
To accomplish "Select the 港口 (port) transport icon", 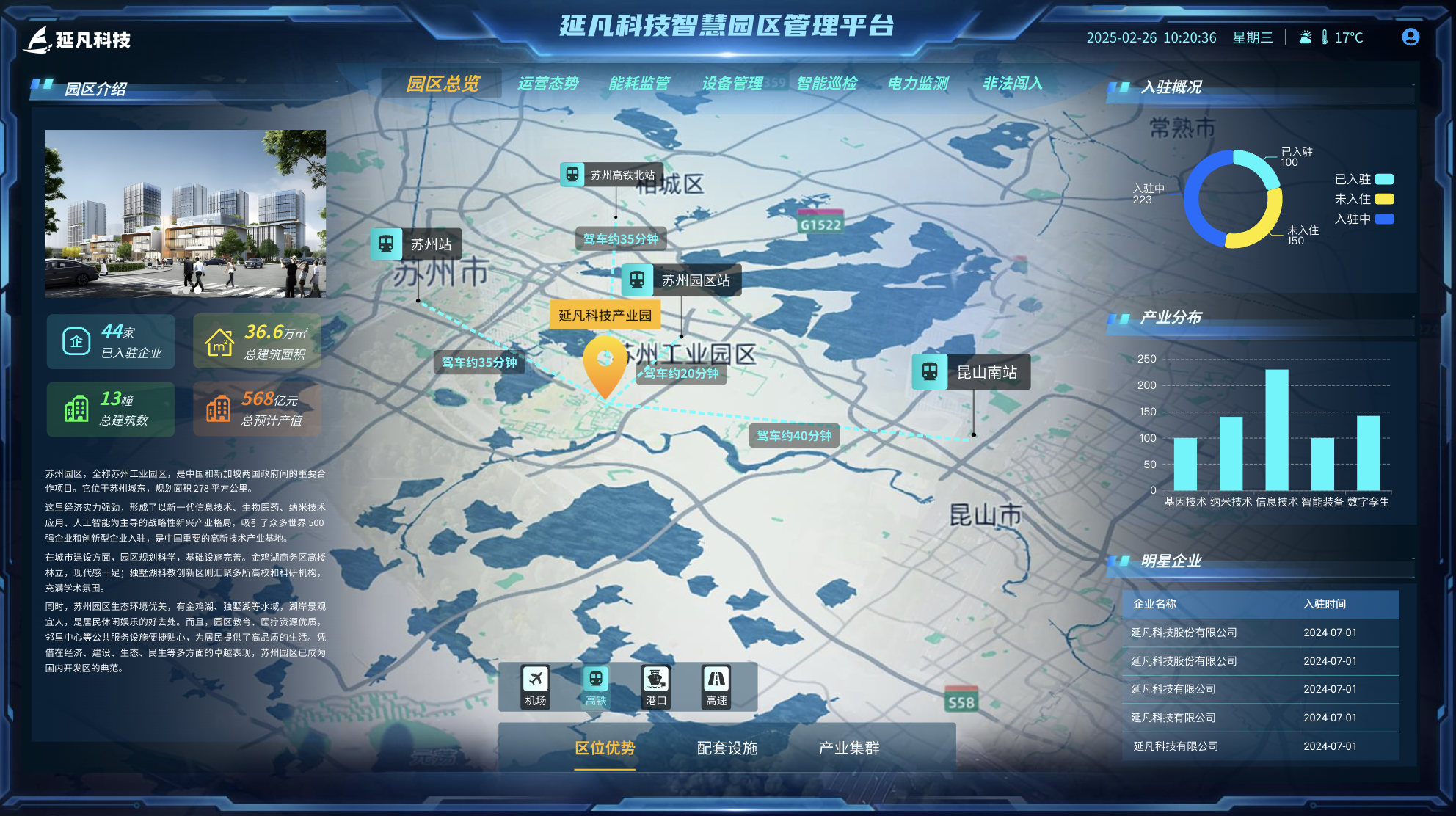I will tap(655, 685).
